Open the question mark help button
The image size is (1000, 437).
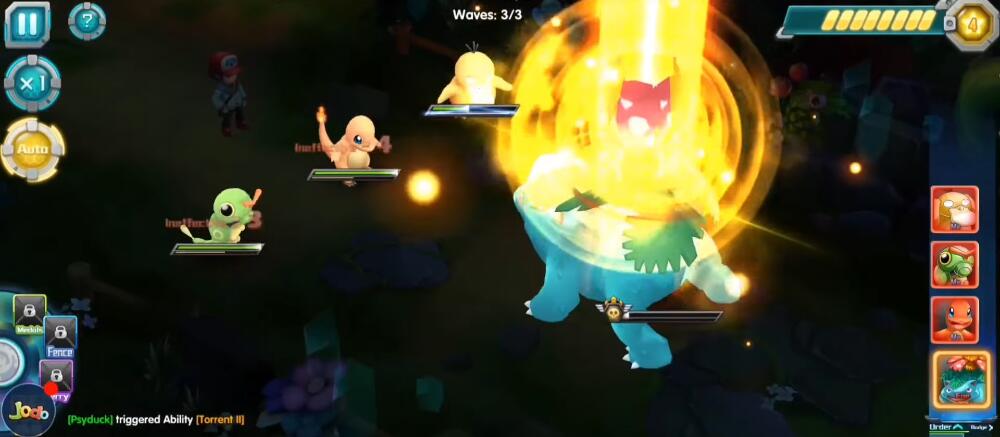87,21
